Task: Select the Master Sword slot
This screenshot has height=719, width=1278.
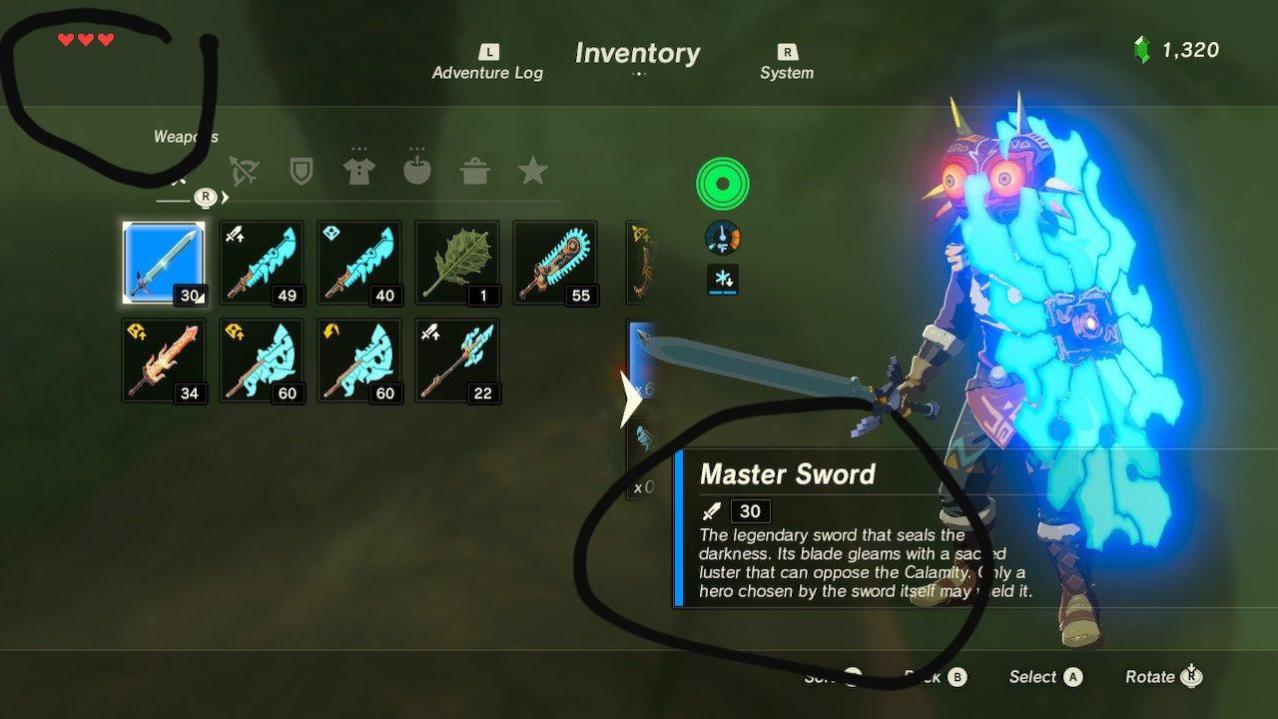Action: coord(164,263)
